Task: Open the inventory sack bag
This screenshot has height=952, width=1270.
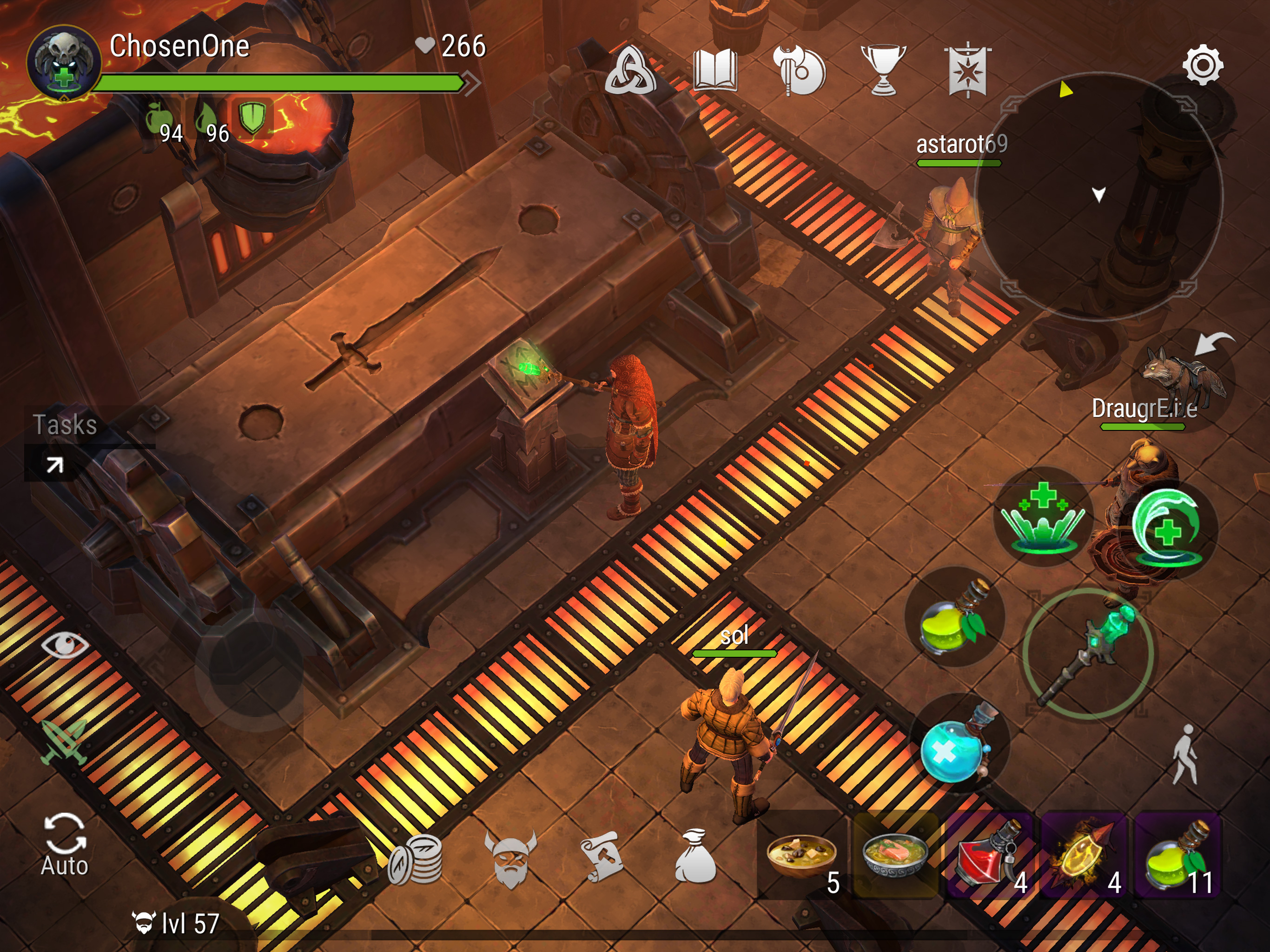Action: click(695, 857)
